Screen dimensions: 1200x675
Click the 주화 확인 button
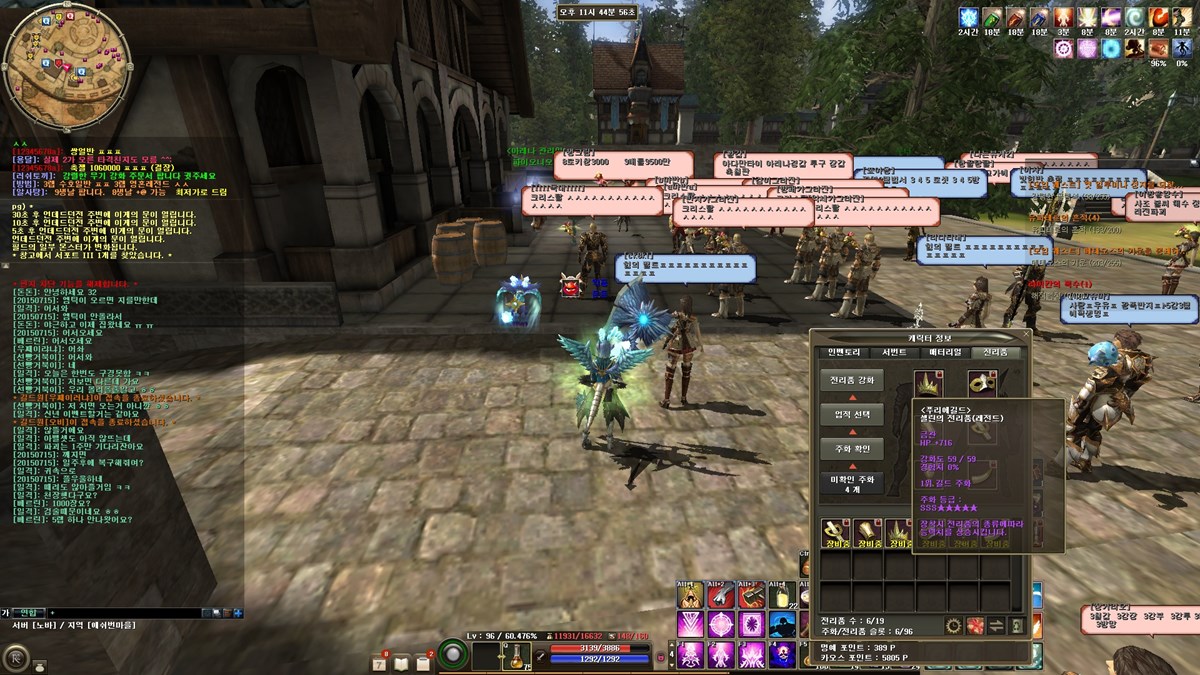click(x=851, y=449)
